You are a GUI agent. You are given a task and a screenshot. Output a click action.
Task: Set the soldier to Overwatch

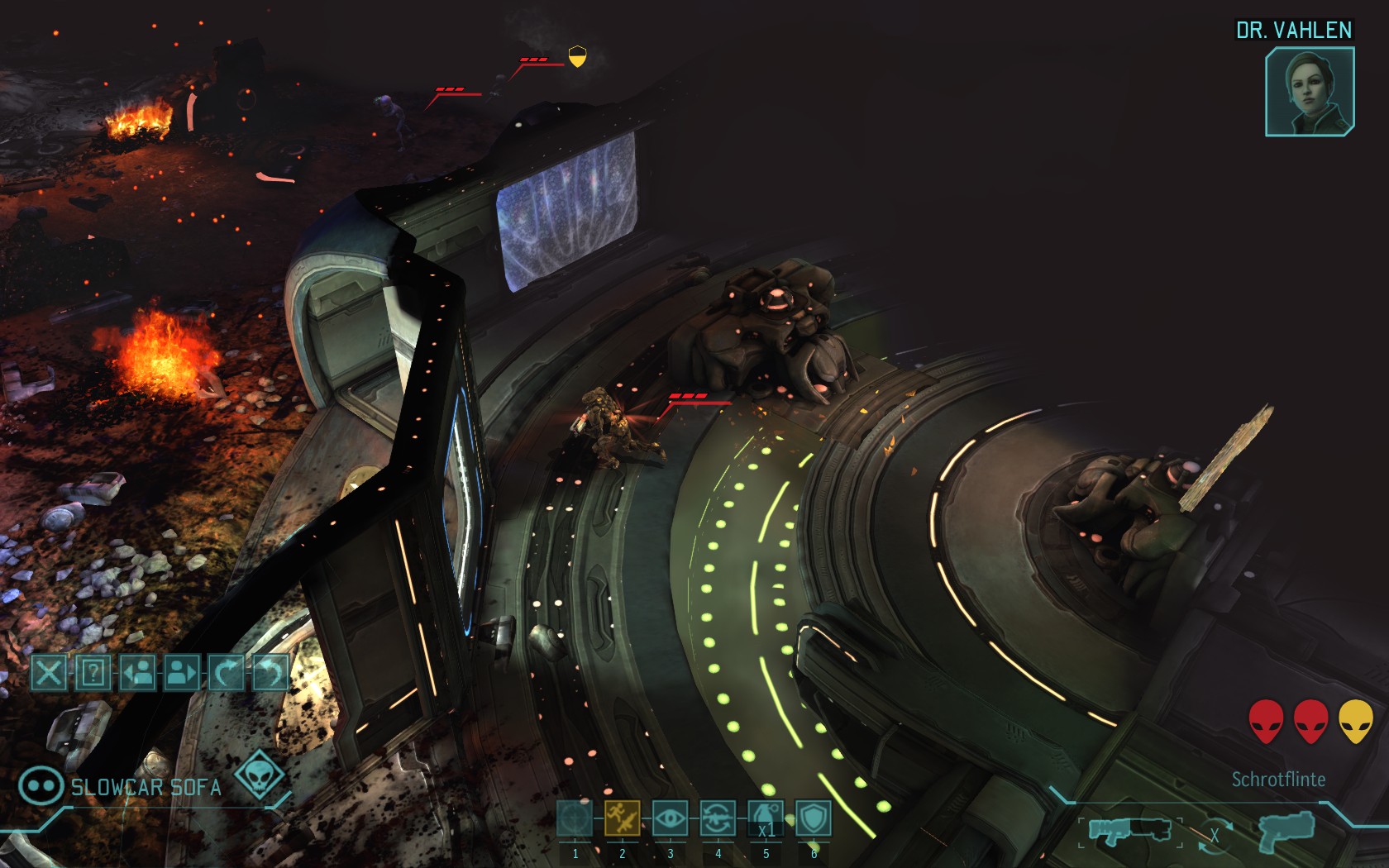click(x=670, y=819)
